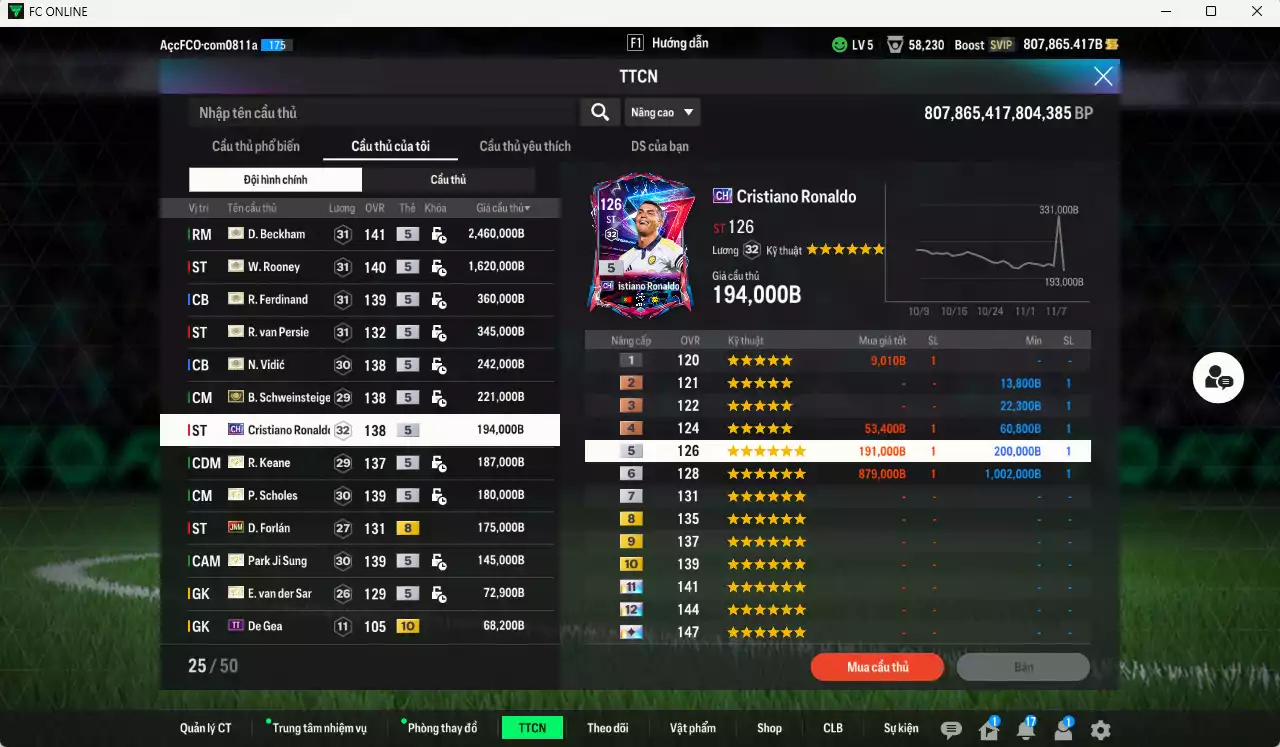The height and width of the screenshot is (747, 1280).
Task: Toggle the lock icon on W. Rooney's row
Action: pos(437,266)
